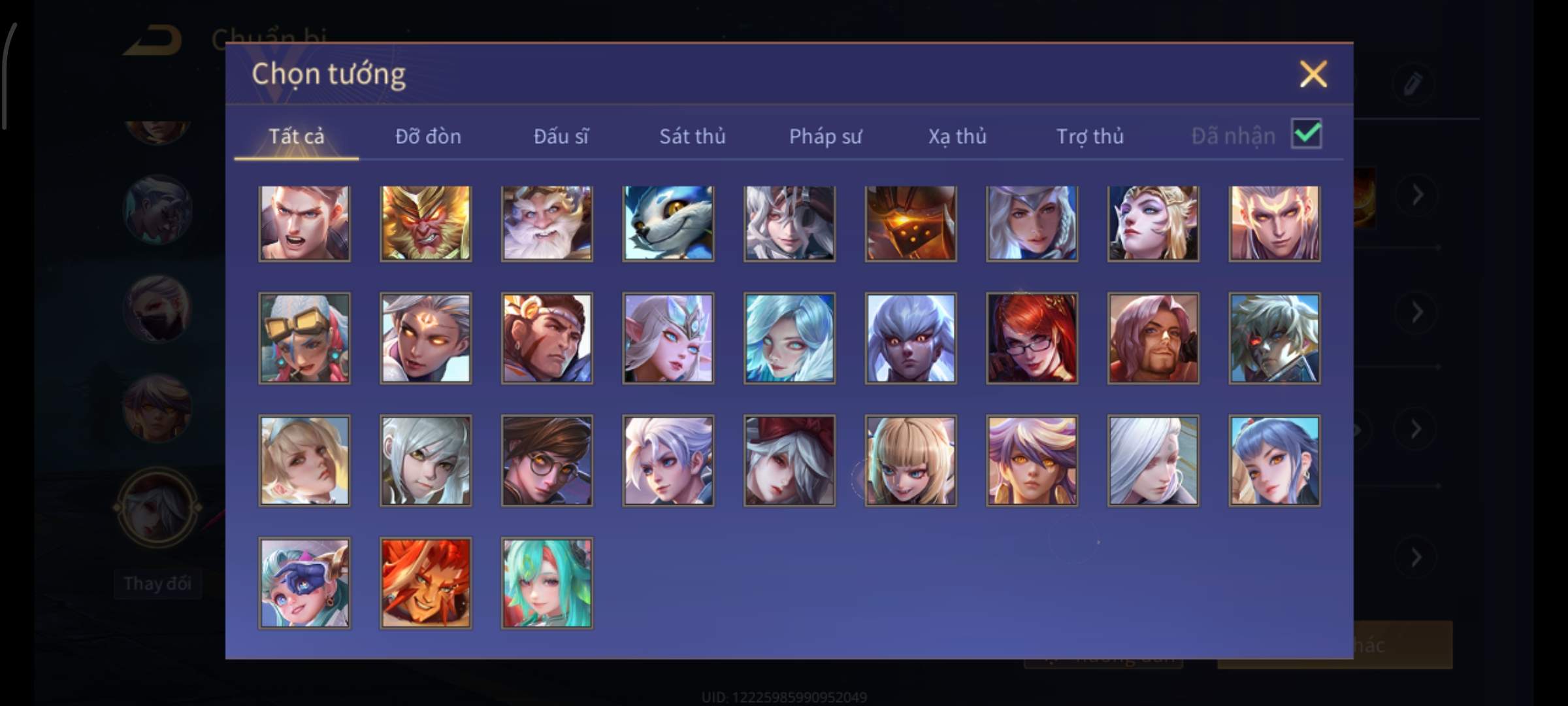Pick the hero wearing yellow goggles
The image size is (1568, 706).
point(304,338)
